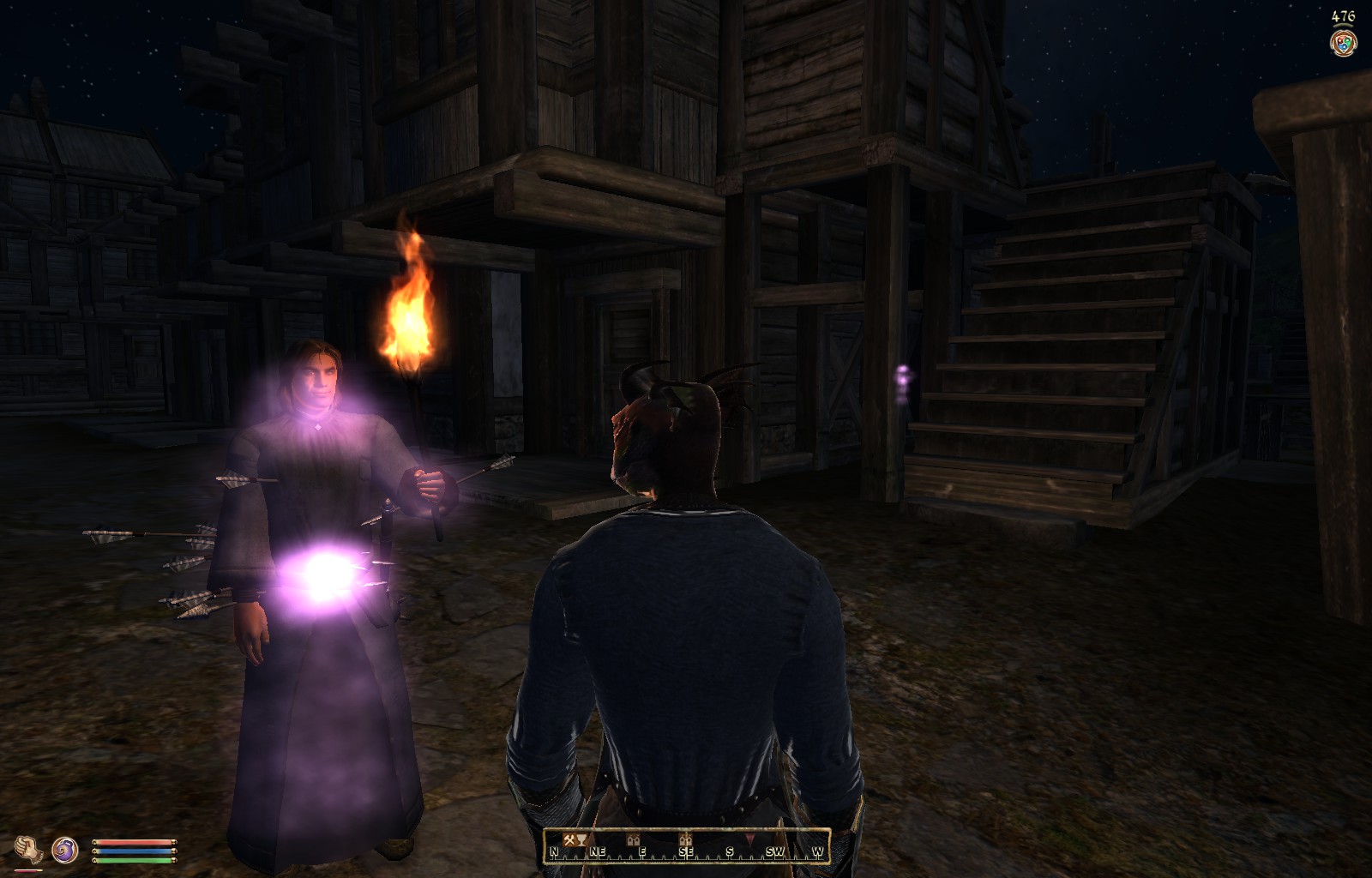Click the red, green and blue active effect icon
This screenshot has width=1372, height=878.
[1342, 43]
